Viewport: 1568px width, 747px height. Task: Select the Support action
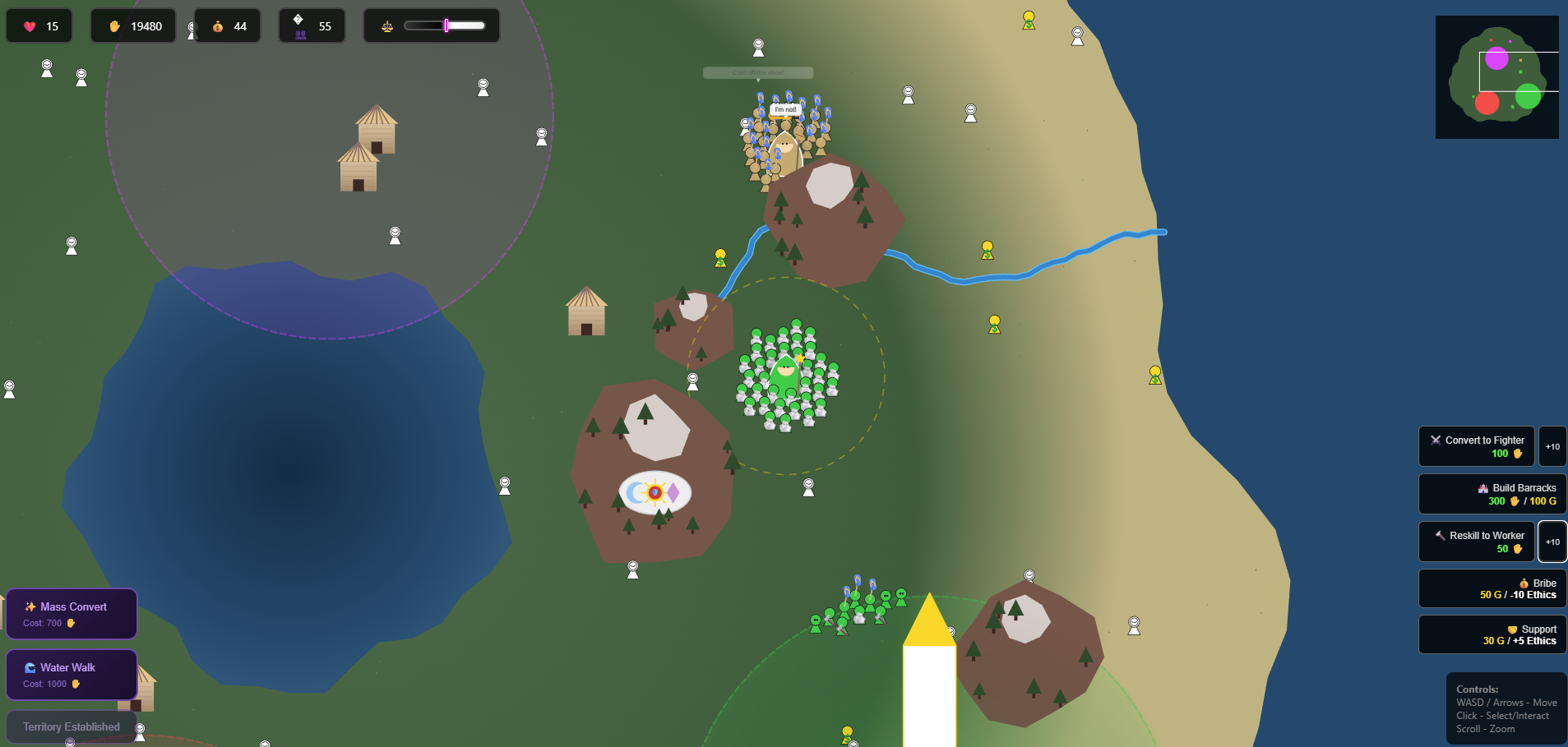[1492, 634]
